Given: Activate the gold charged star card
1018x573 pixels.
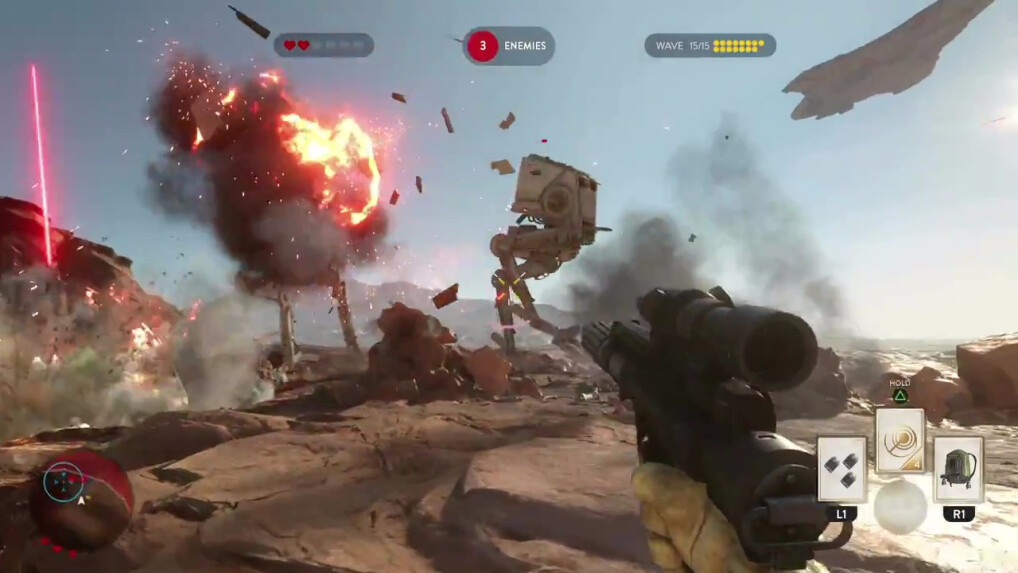Looking at the screenshot, I should coord(899,440).
